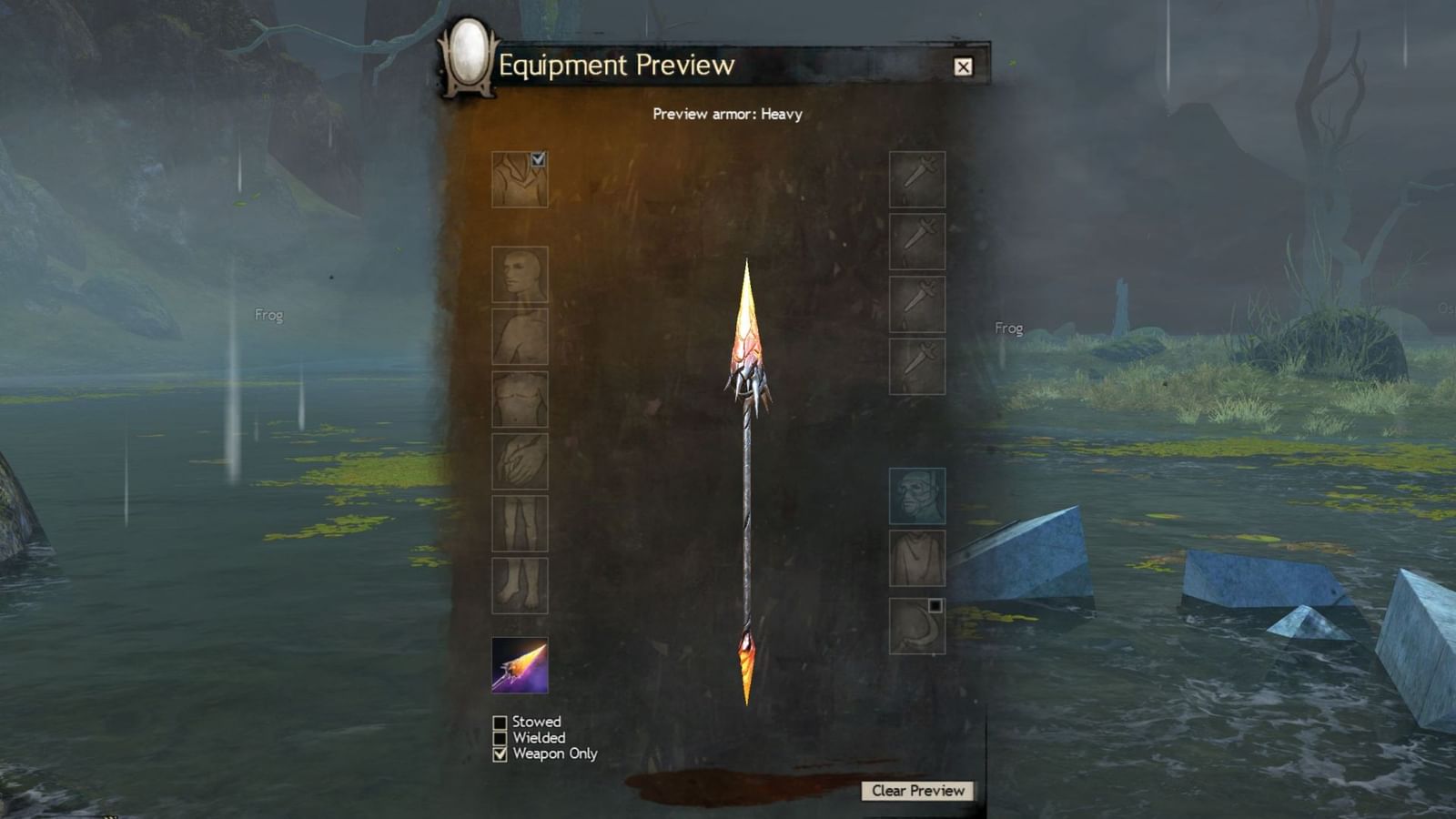Select the first mainhand weapon slot icon

917,180
